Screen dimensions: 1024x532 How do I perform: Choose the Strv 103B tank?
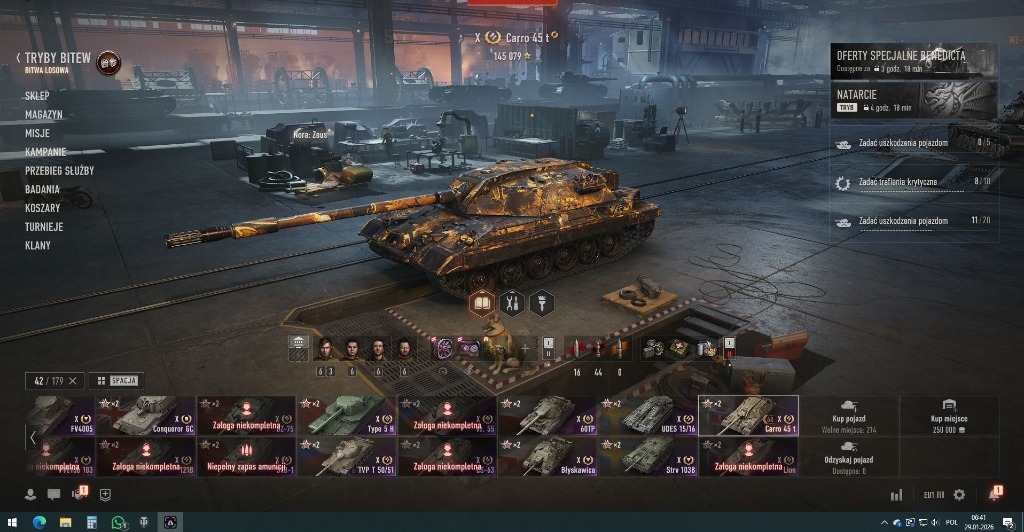point(646,456)
